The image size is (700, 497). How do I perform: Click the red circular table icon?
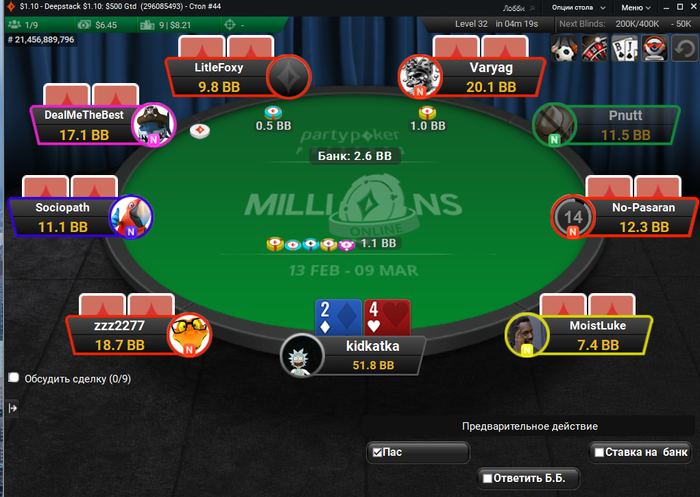pos(655,46)
